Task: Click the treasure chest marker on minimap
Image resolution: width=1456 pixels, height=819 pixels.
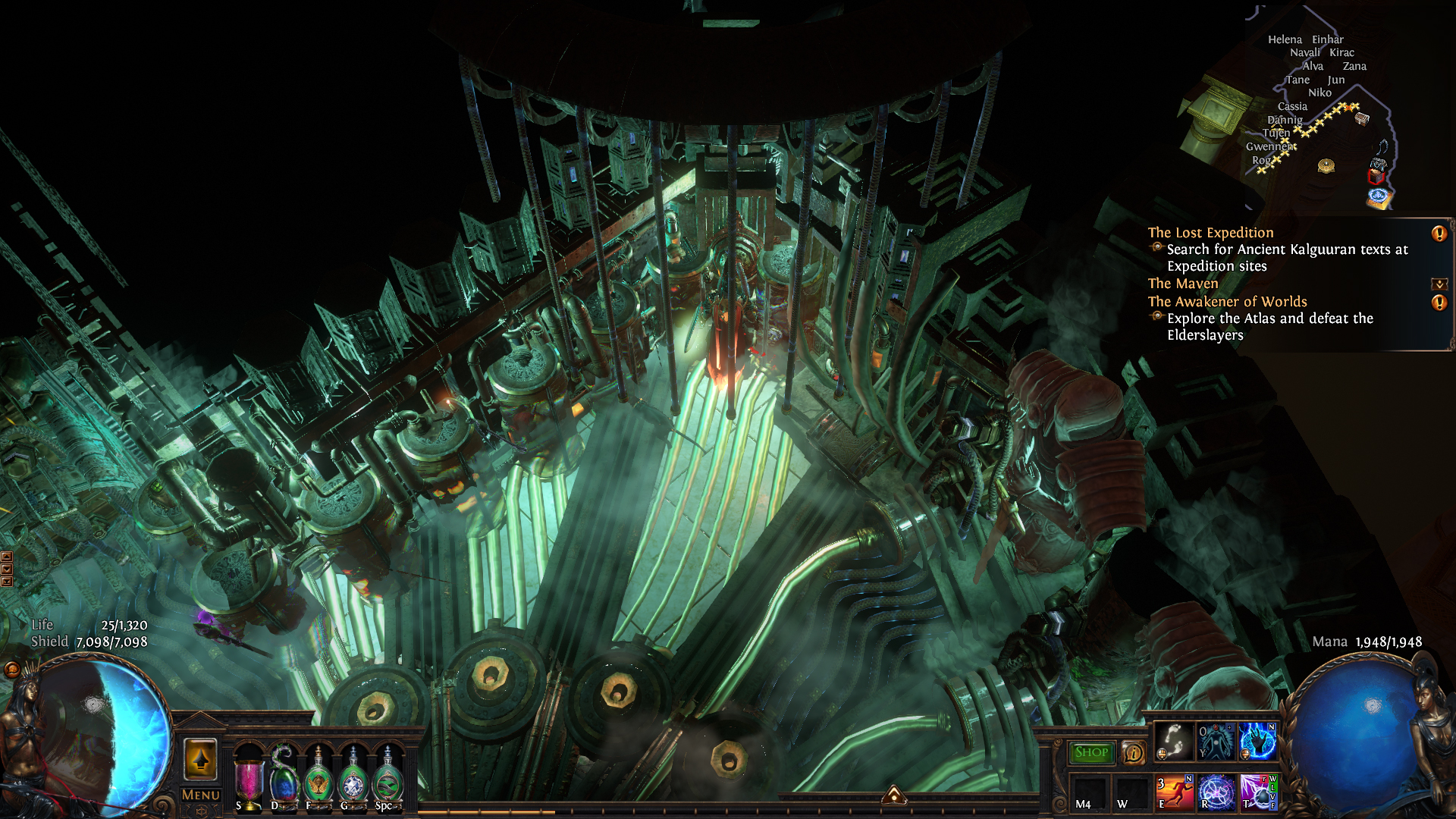Action: (1362, 118)
